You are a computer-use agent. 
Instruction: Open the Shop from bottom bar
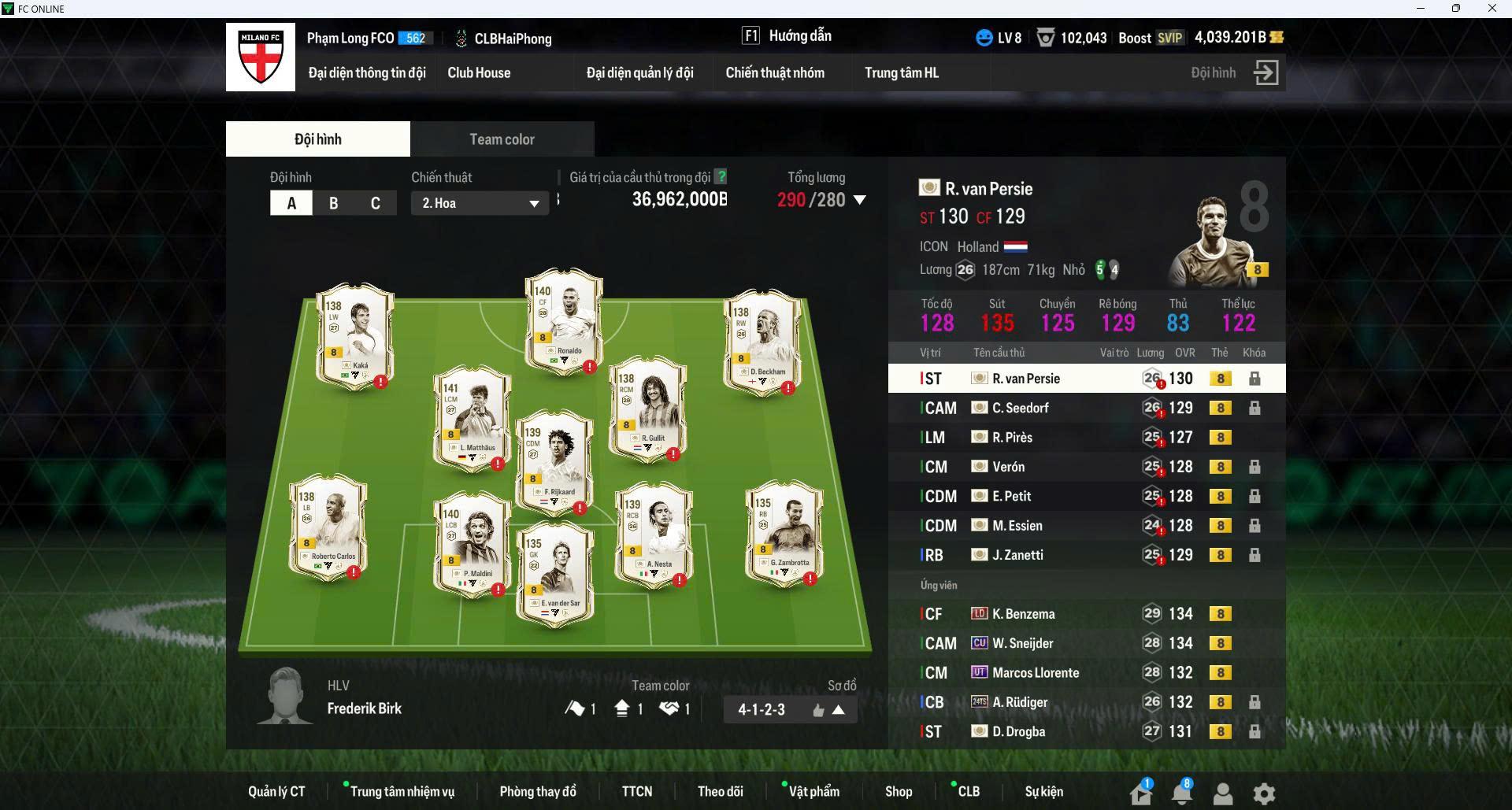[x=898, y=791]
